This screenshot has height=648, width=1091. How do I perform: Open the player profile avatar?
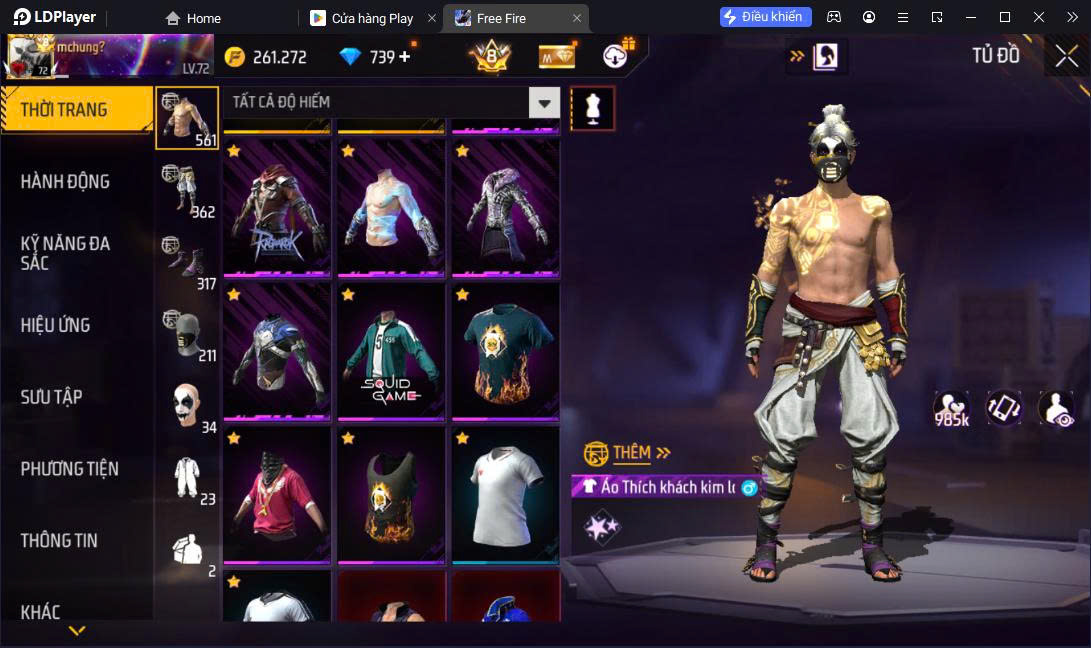[x=30, y=56]
